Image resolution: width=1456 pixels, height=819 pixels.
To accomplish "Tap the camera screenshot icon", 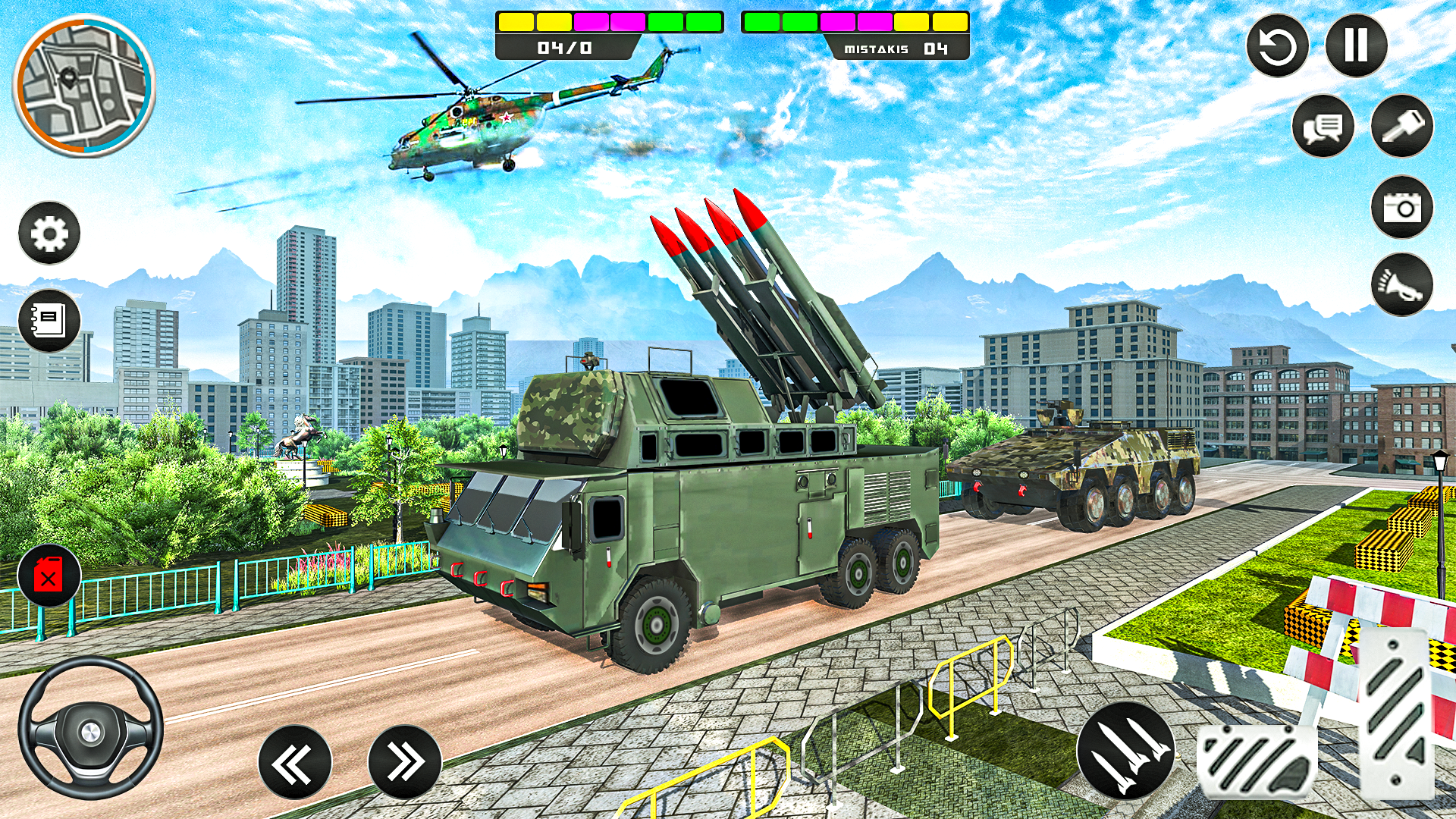I will (x=1402, y=207).
